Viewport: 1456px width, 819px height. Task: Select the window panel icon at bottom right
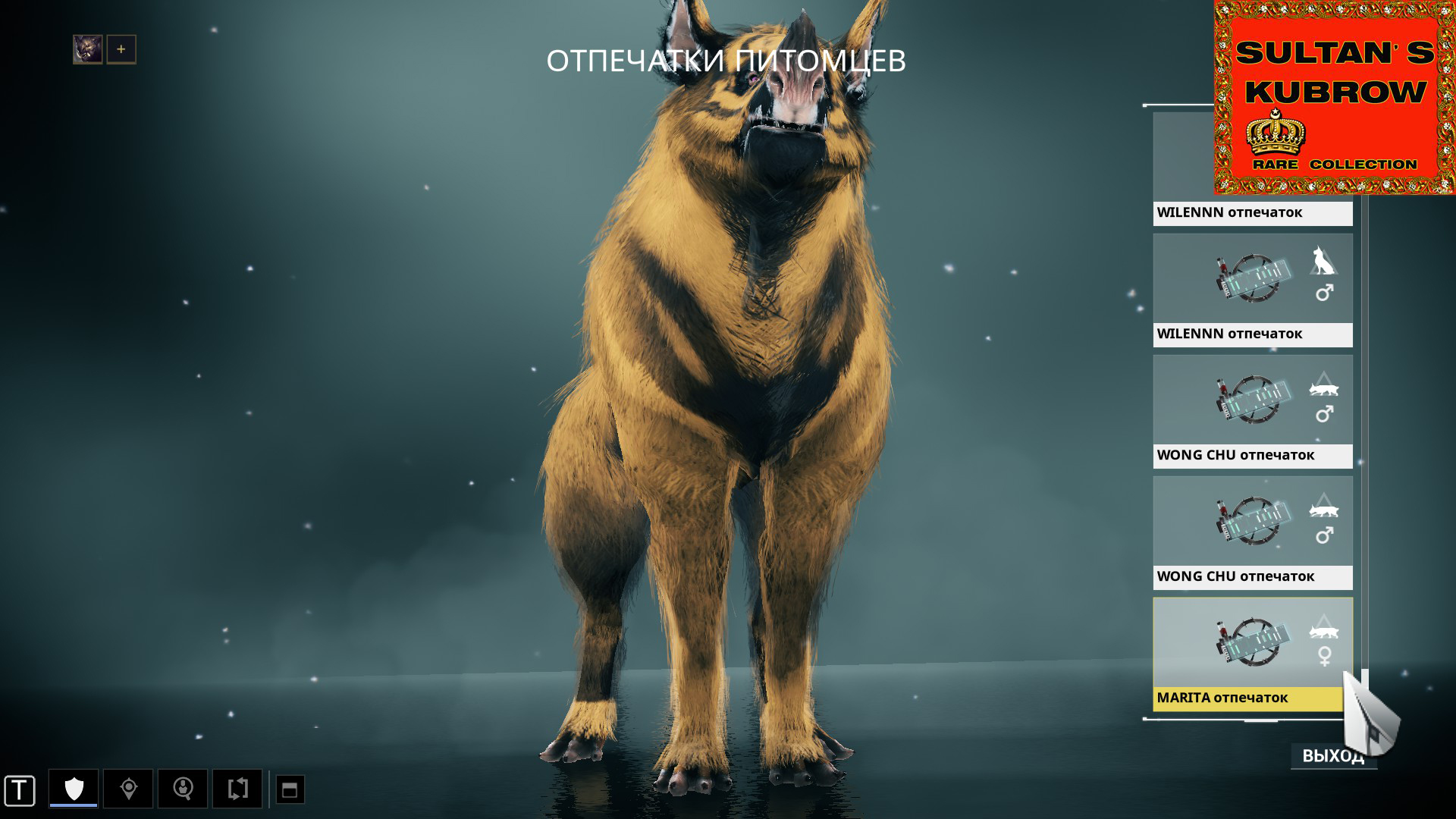point(290,789)
